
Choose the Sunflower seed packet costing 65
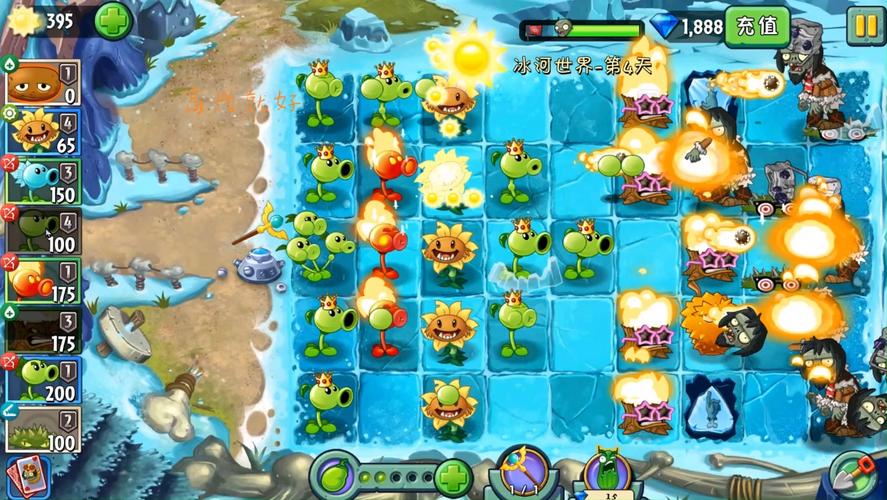pyautogui.click(x=42, y=131)
